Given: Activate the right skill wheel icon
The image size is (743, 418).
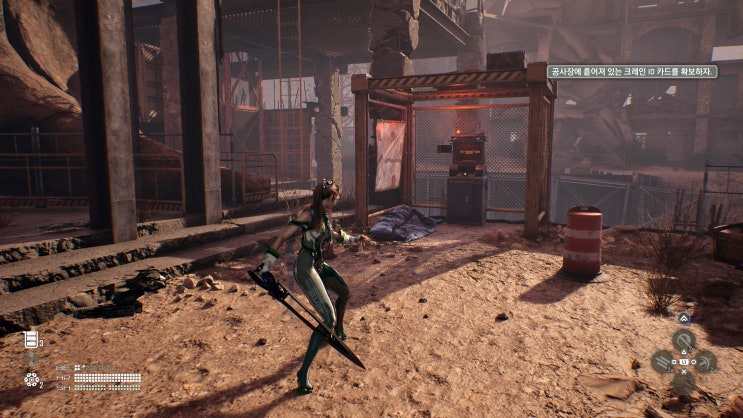Looking at the screenshot, I should point(706,361).
